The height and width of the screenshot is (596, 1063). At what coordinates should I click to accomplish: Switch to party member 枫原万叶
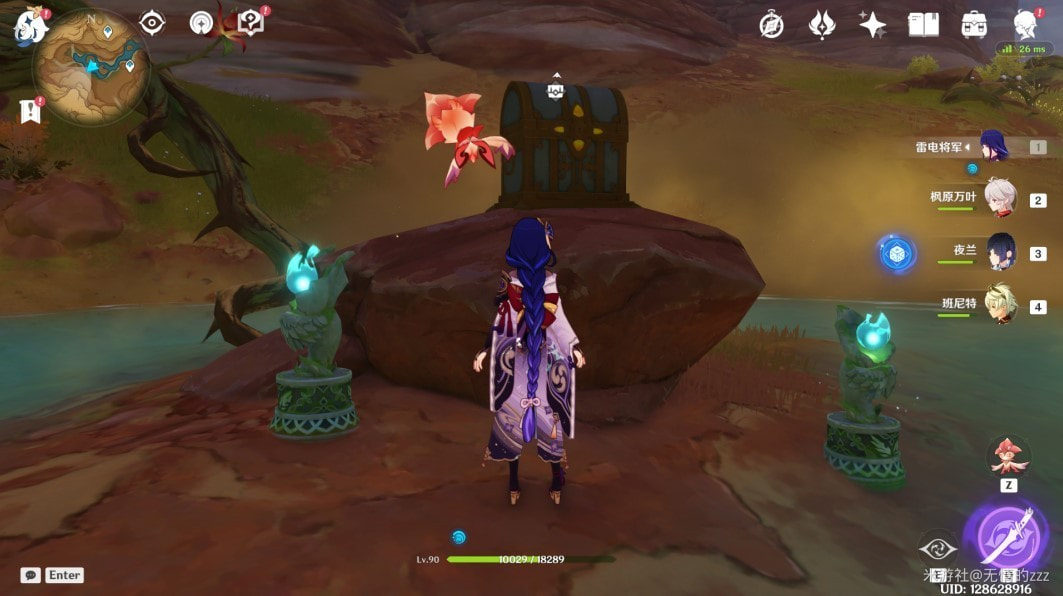point(999,198)
